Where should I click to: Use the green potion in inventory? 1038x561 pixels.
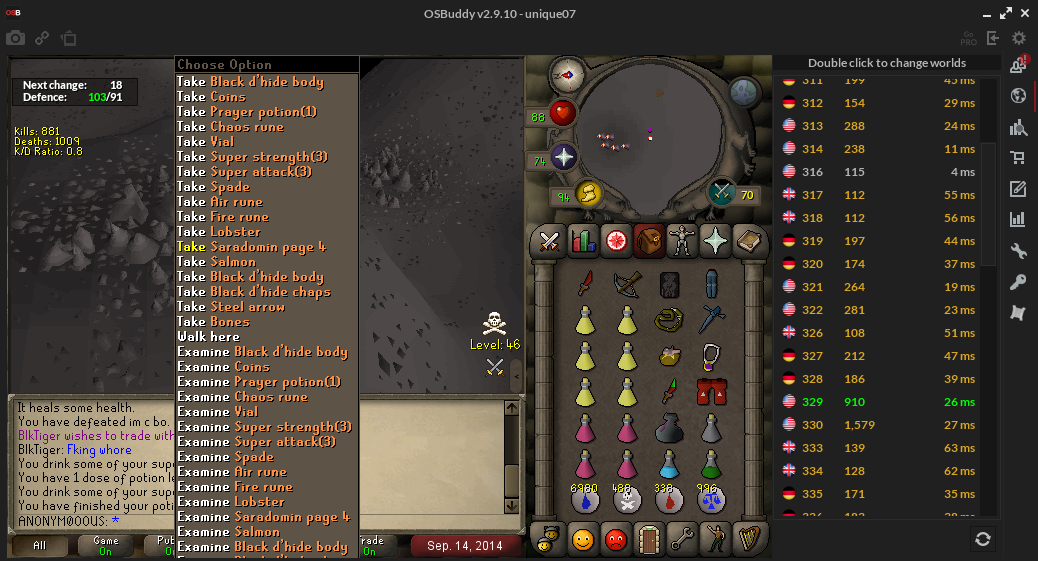(711, 465)
